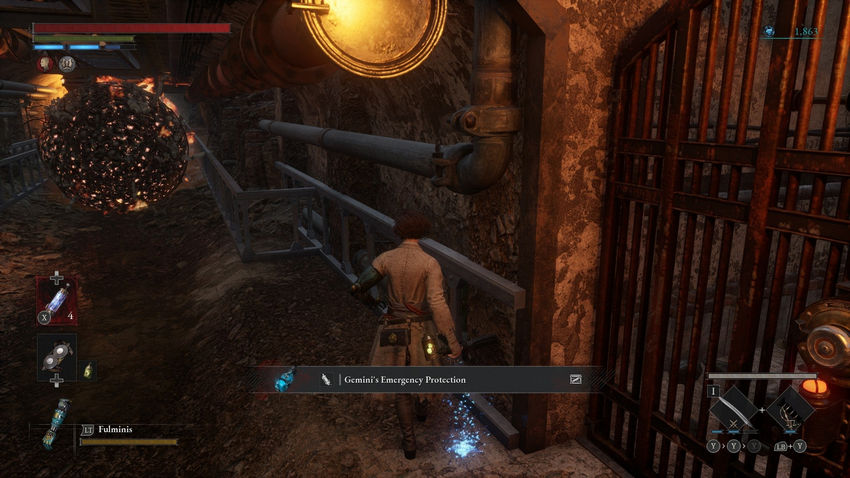The image size is (850, 478).
Task: Select the Pulse Cell healing item slot
Action: (x=57, y=300)
